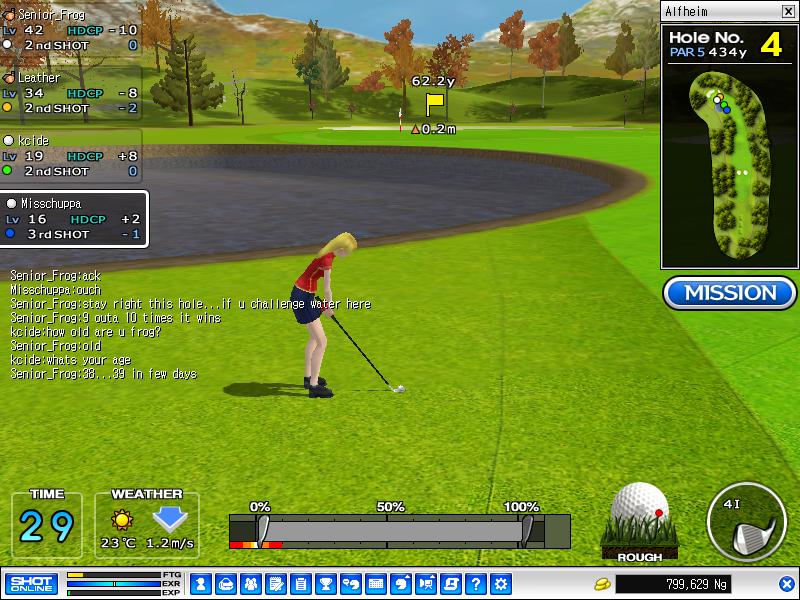Click the SHOT ONLINE logo button

tap(31, 583)
